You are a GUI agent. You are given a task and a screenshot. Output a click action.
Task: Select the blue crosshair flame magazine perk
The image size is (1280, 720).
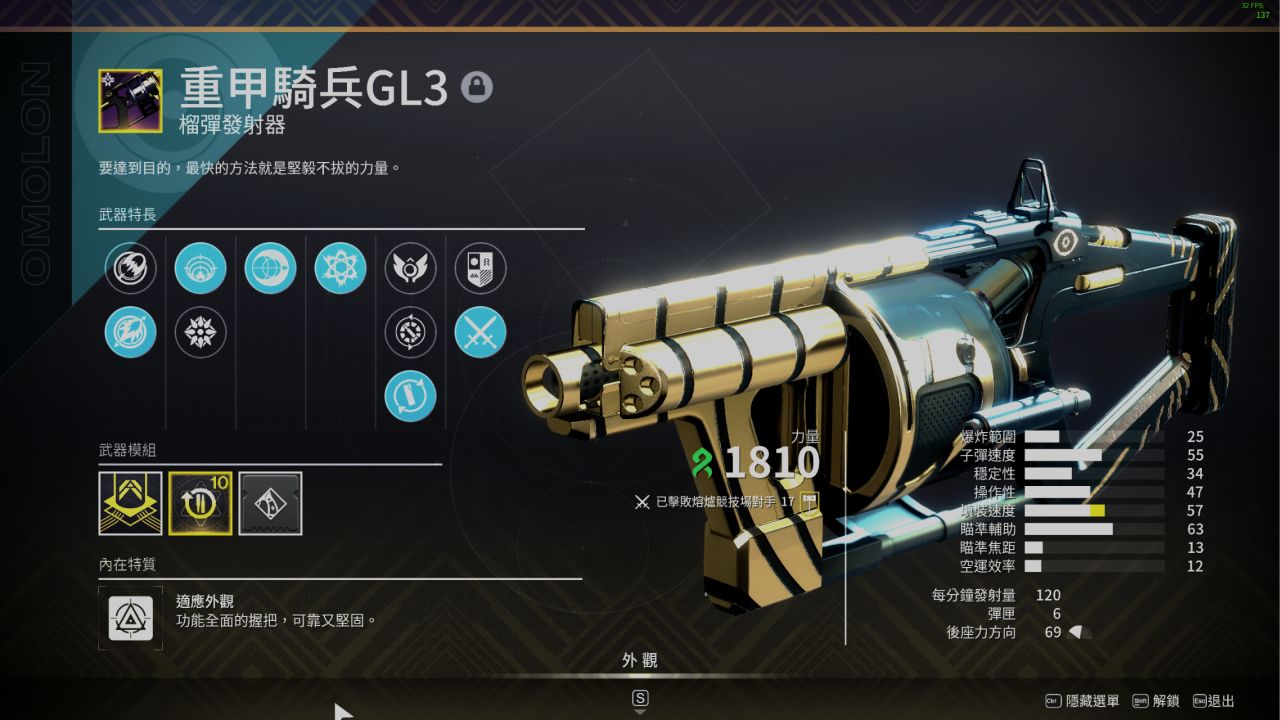click(201, 268)
